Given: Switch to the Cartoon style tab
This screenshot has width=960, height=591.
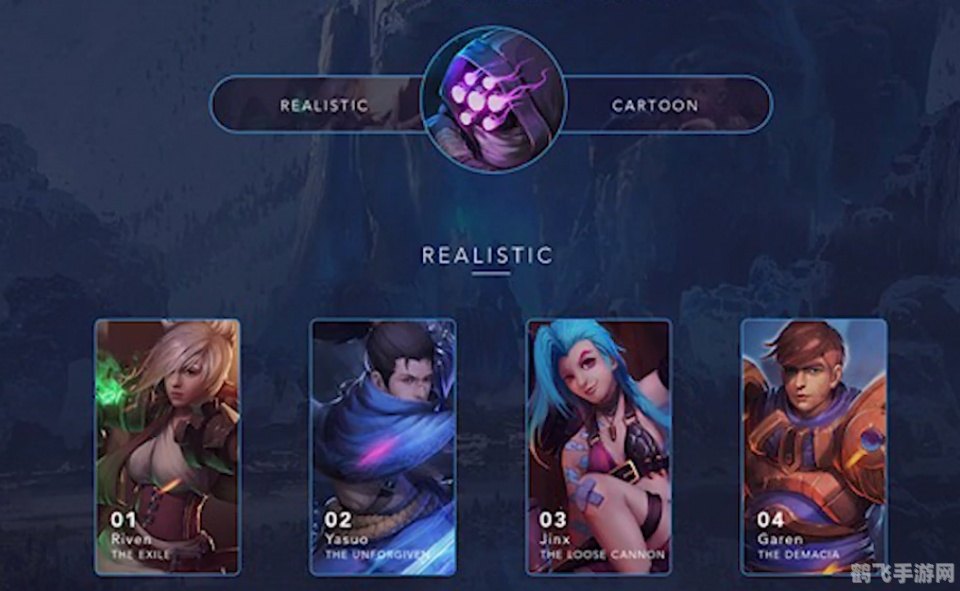Looking at the screenshot, I should [655, 104].
